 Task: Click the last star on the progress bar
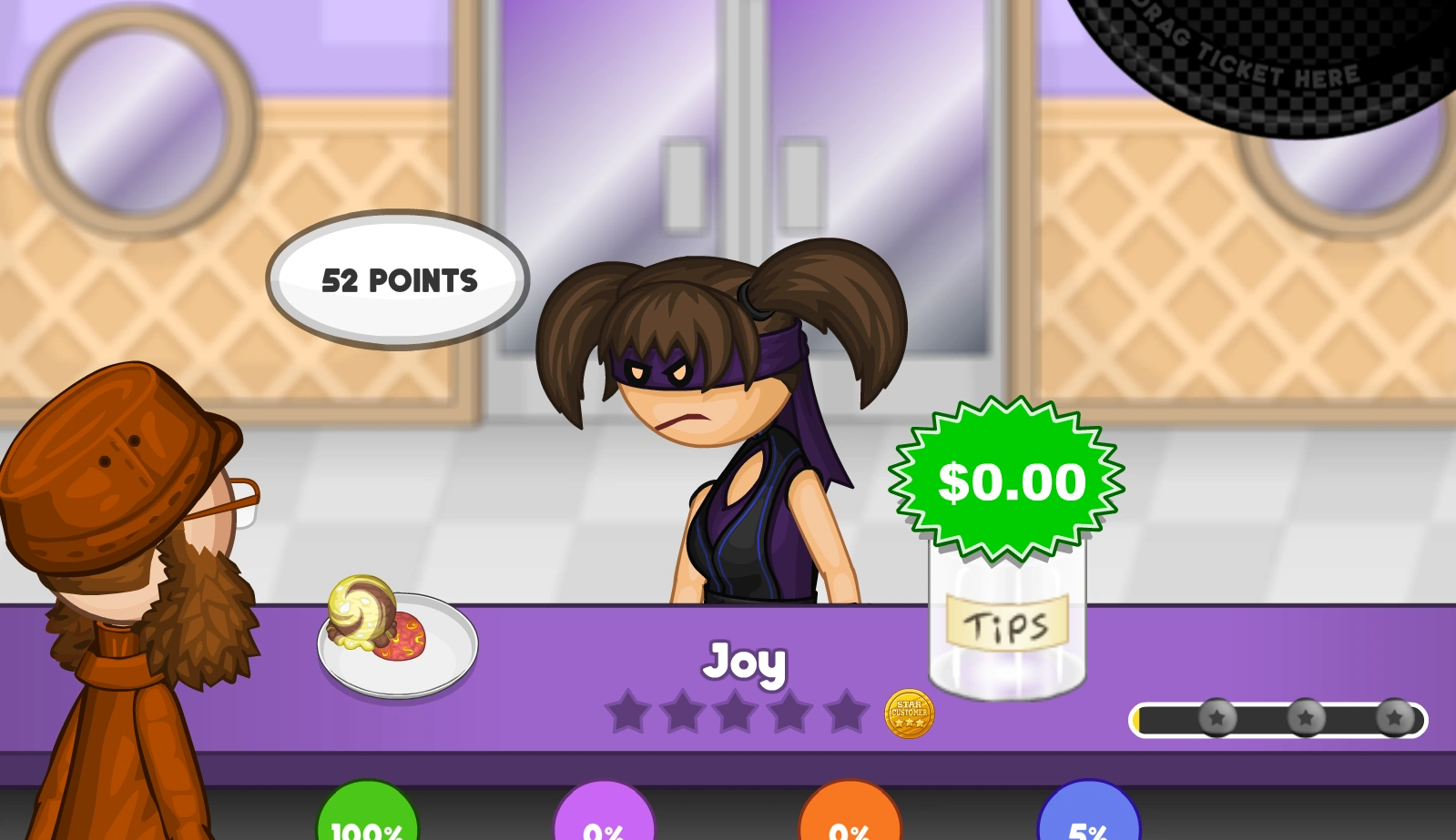pos(1393,718)
